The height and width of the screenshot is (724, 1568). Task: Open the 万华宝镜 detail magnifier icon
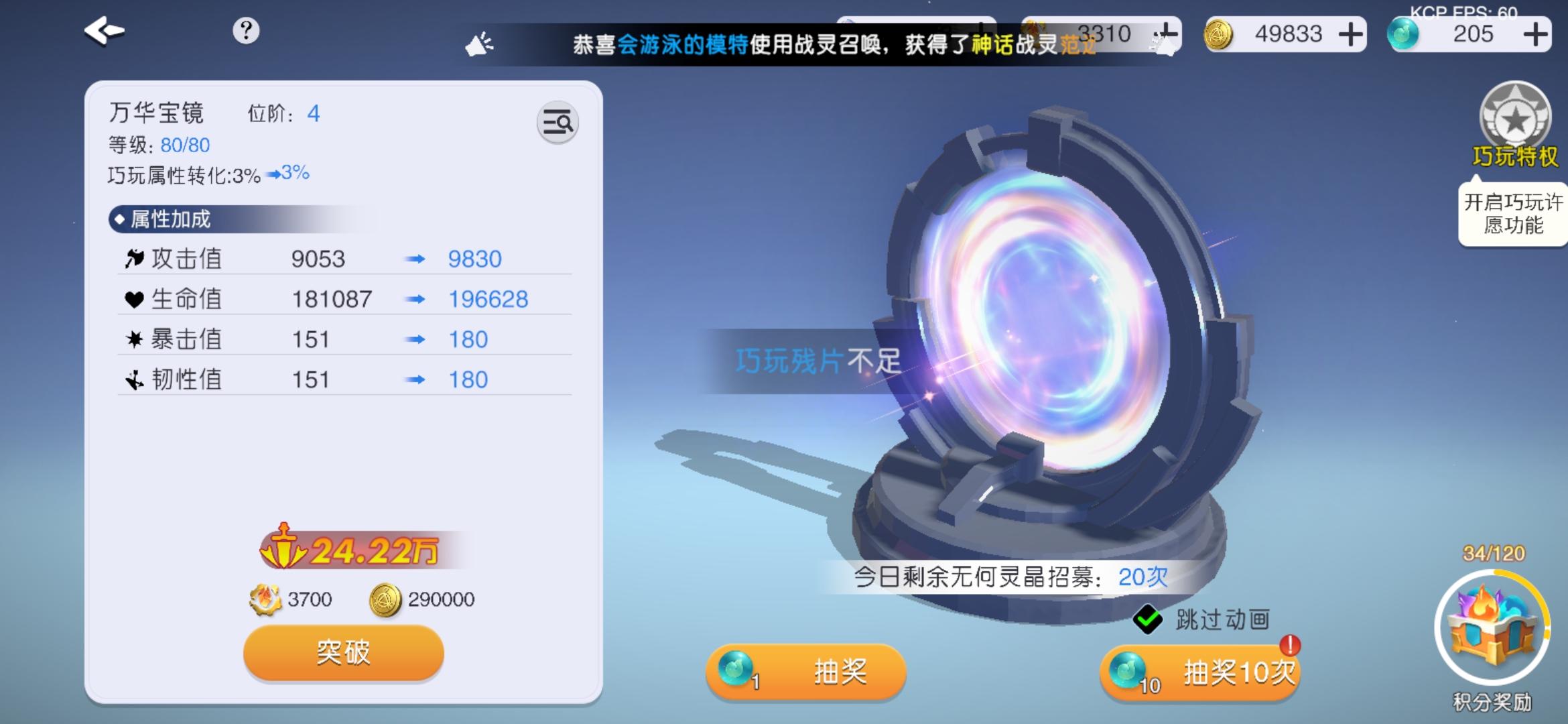click(x=558, y=123)
